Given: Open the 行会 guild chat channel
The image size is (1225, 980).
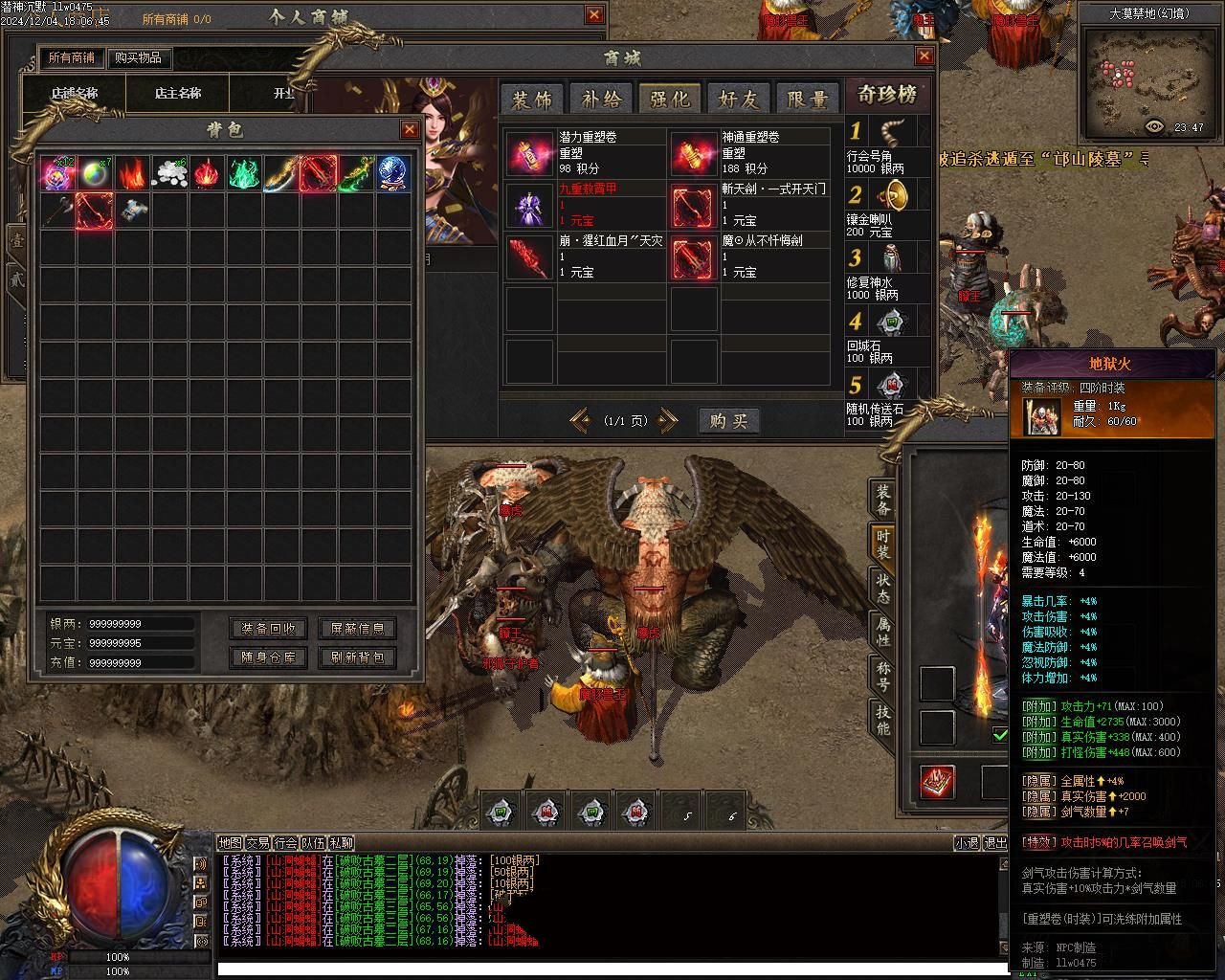Looking at the screenshot, I should tap(285, 843).
